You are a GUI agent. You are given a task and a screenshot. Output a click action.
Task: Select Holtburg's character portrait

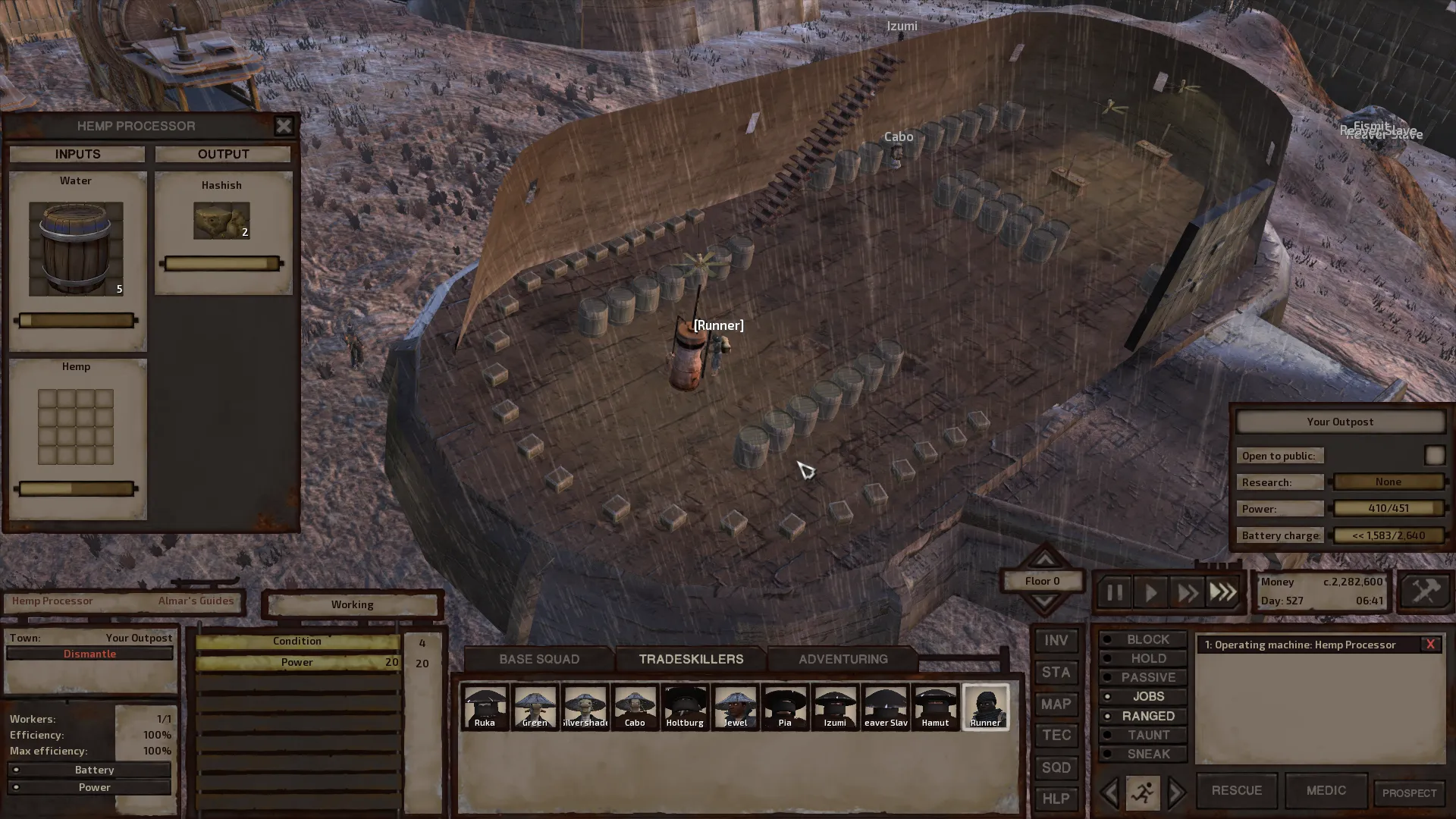pyautogui.click(x=685, y=707)
